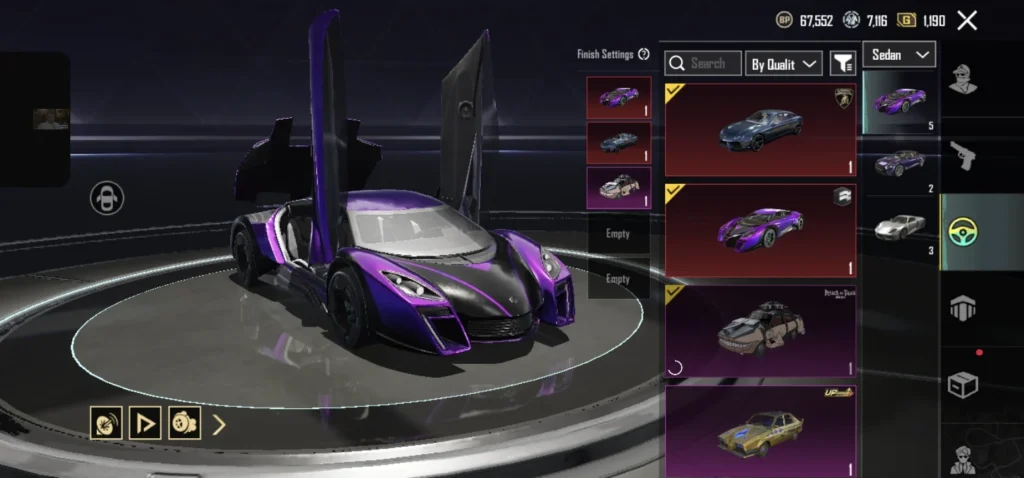Screen dimensions: 1024x478
Task: Switch to the pistol weapons tab
Action: click(x=964, y=155)
